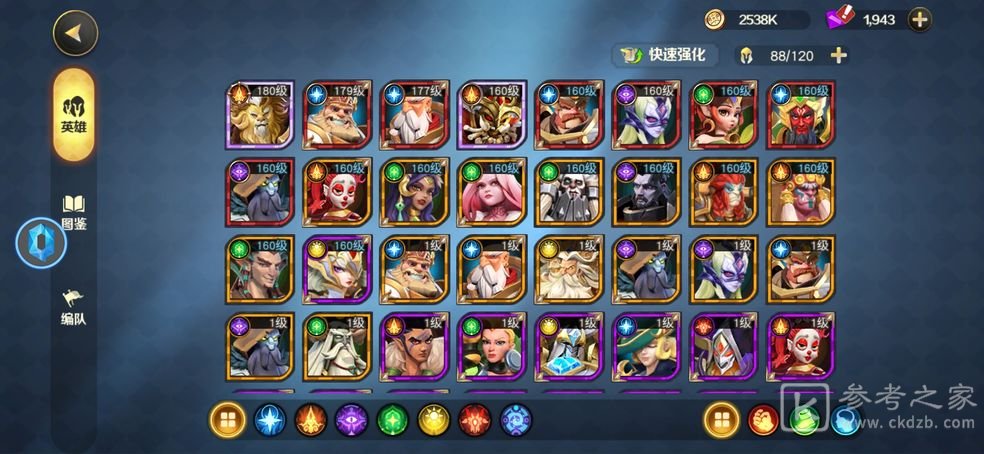Select the pink-haired level 160 hero
The image size is (984, 454).
[x=491, y=192]
